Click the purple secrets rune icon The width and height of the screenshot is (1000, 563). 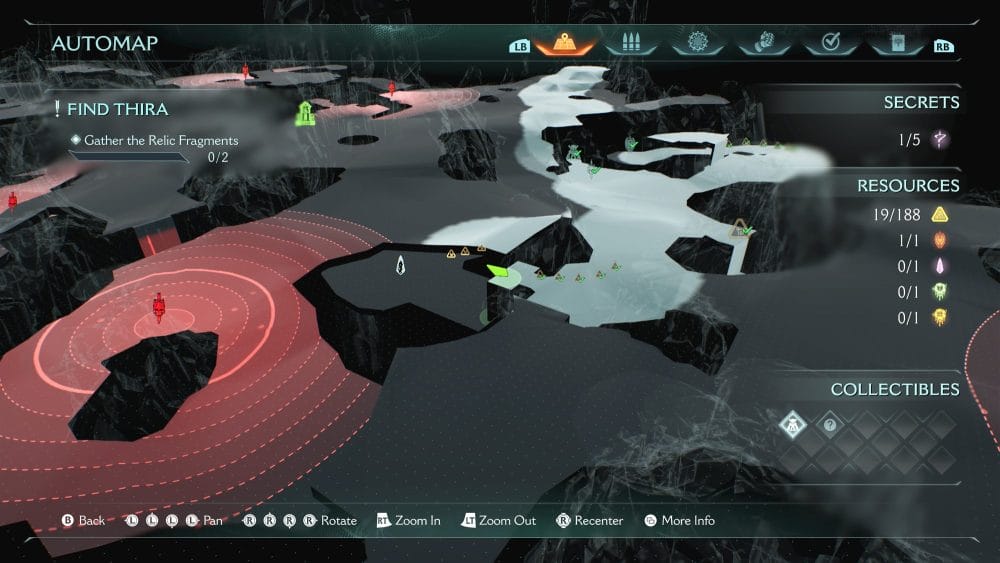click(x=940, y=140)
